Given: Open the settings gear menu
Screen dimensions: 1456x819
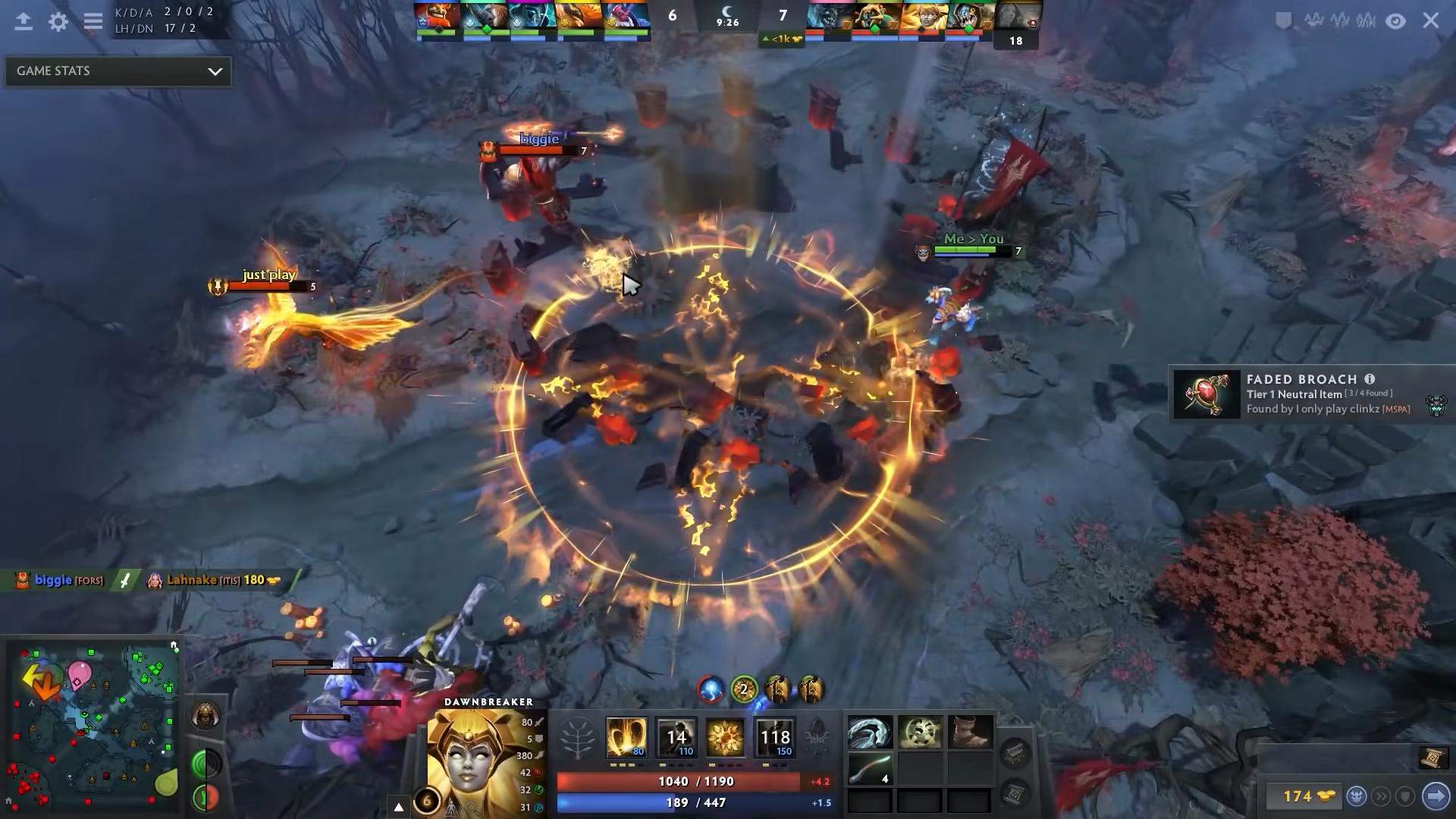Looking at the screenshot, I should coord(58,22).
